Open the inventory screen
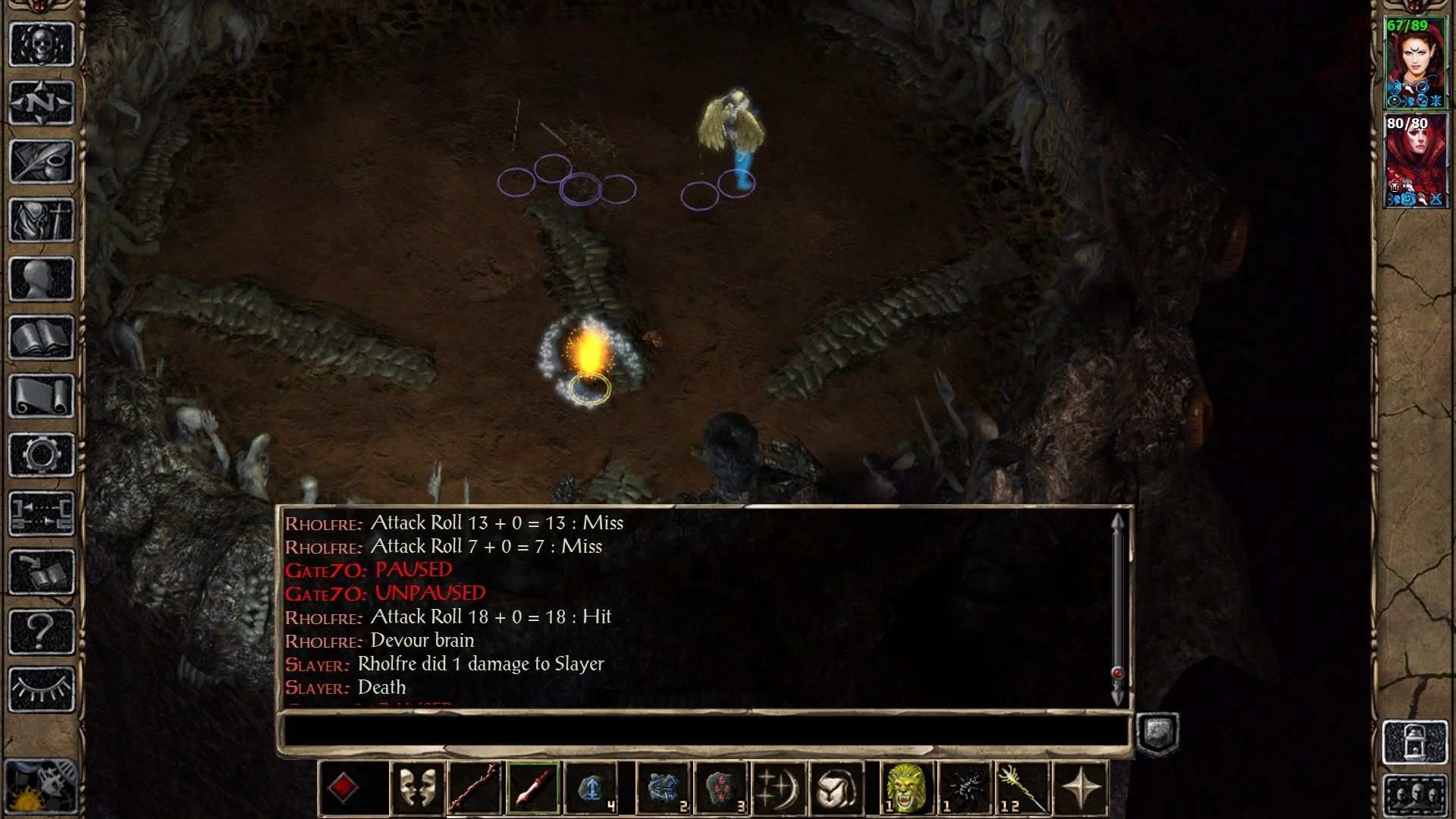This screenshot has width=1456, height=819. pyautogui.click(x=42, y=220)
